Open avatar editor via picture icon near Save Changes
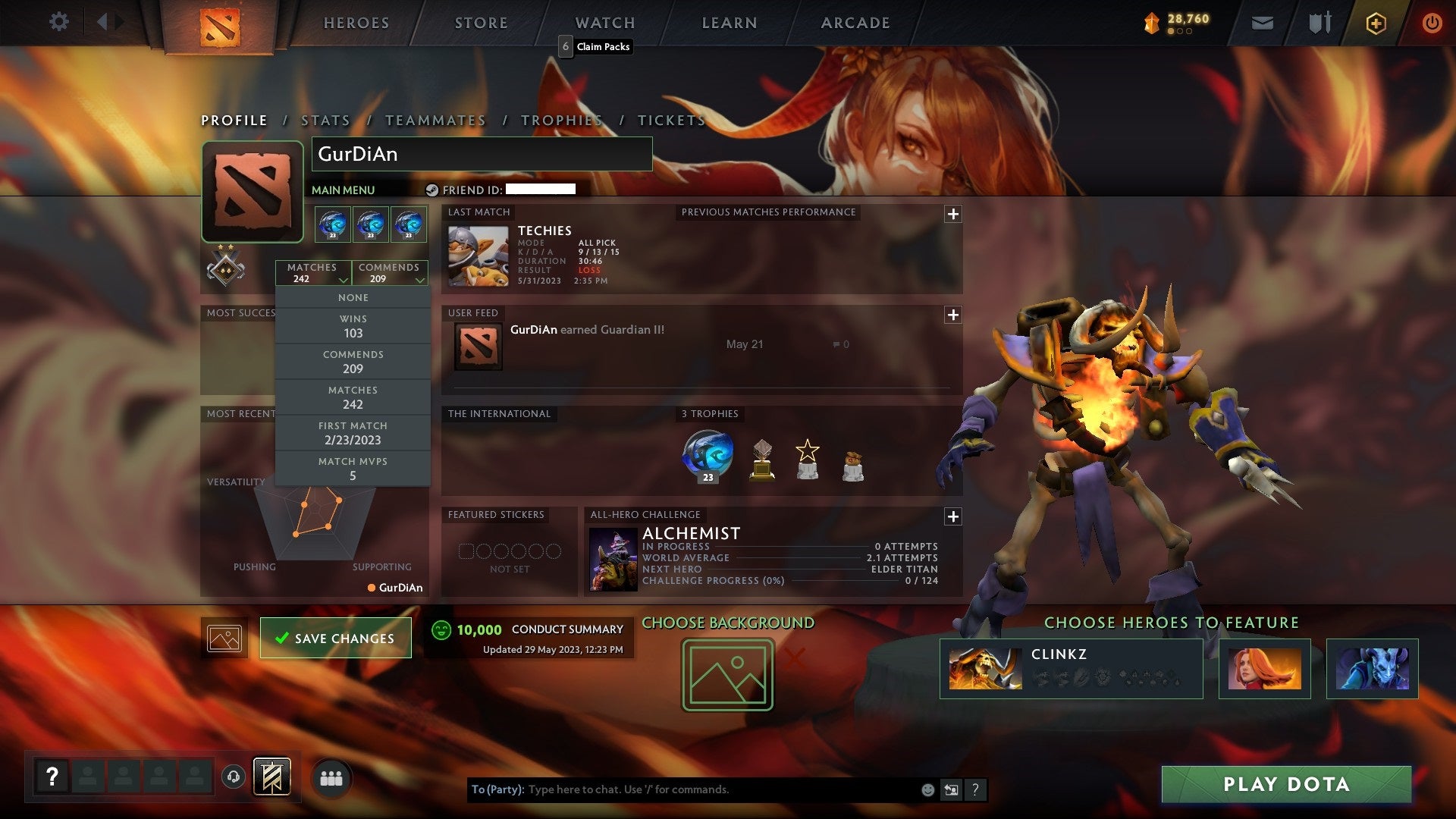The width and height of the screenshot is (1456, 819). click(x=224, y=637)
